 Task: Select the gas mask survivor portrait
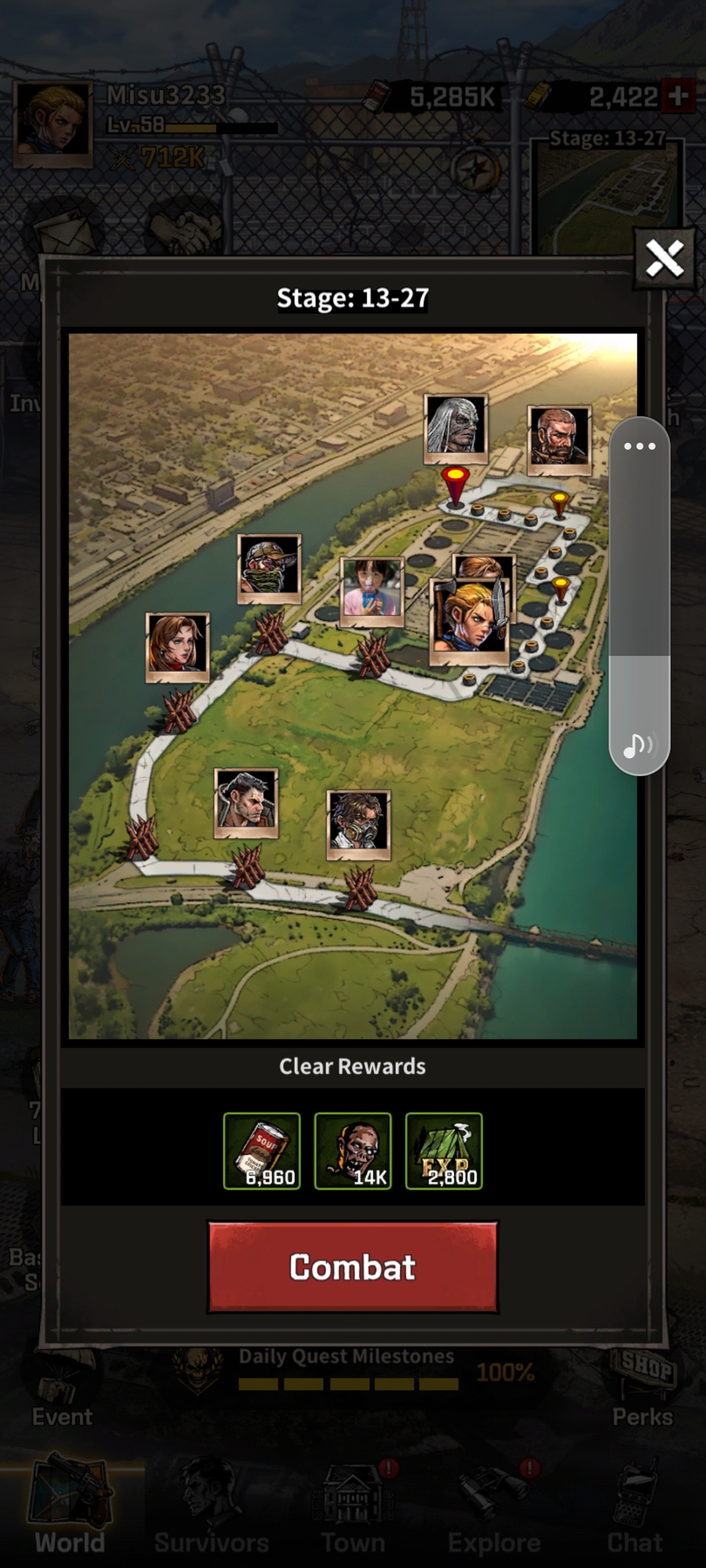point(358,823)
